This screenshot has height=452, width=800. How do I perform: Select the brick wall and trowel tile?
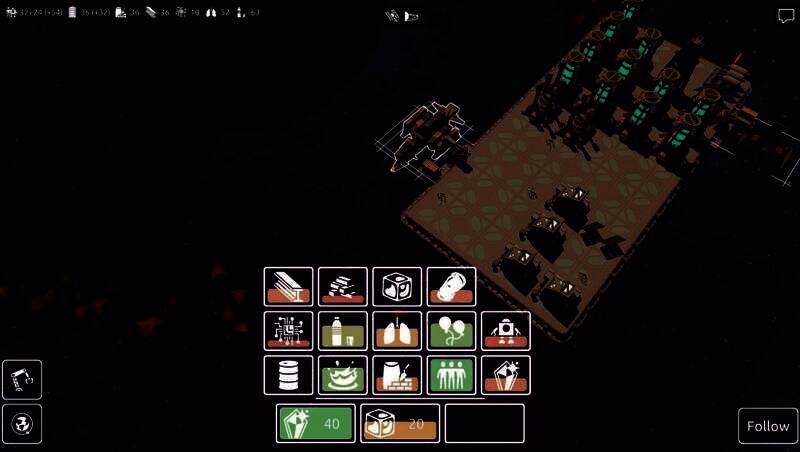coord(397,375)
